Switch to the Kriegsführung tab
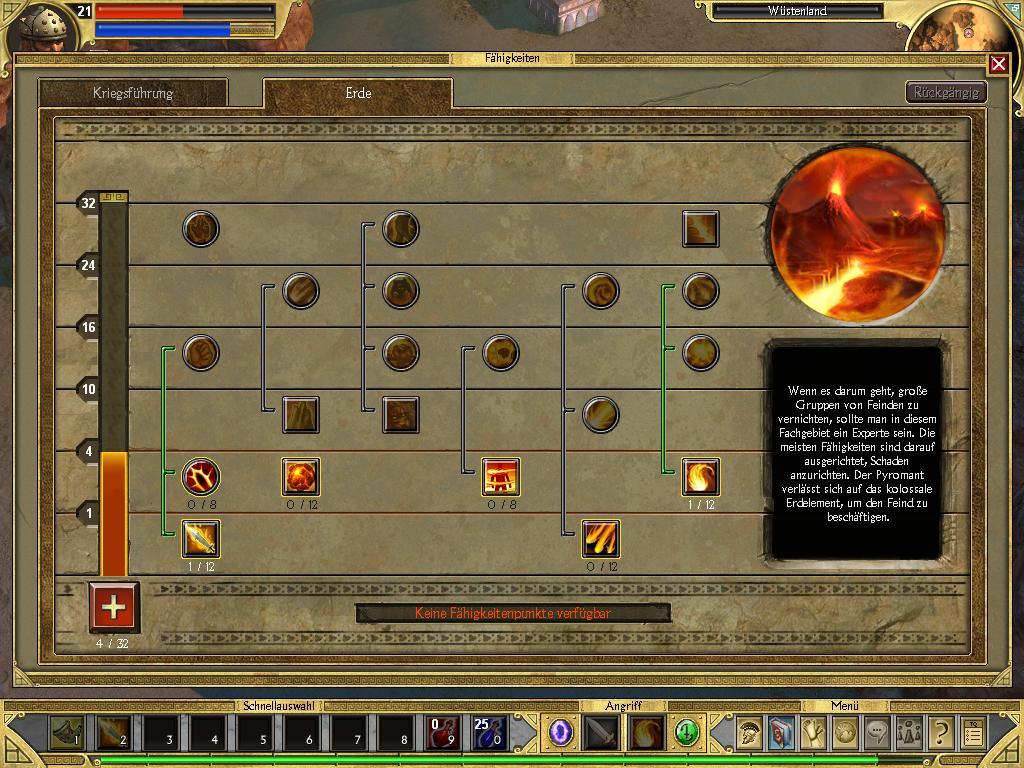1024x768 pixels. (133, 93)
